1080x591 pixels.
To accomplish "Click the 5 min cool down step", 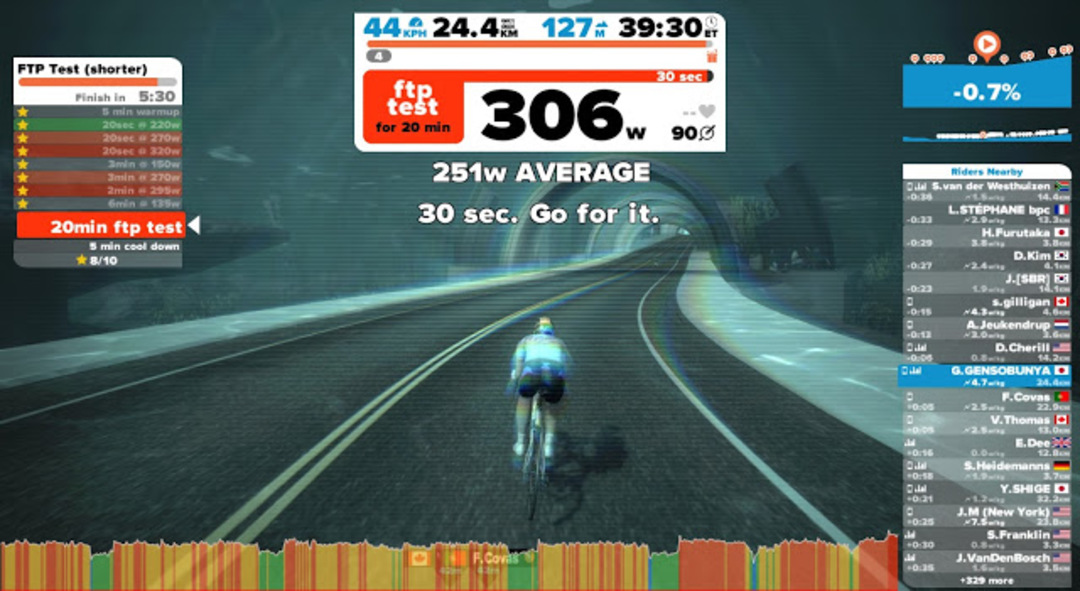I will coord(98,246).
